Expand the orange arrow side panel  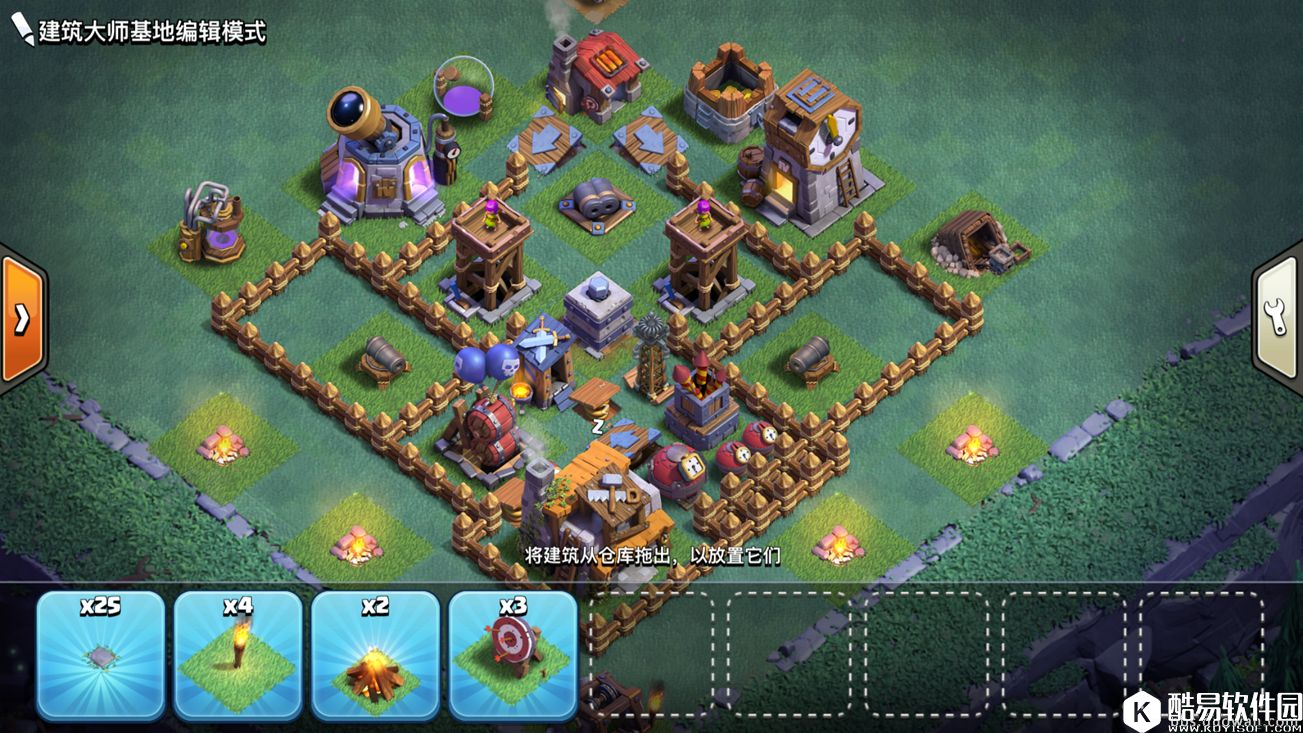22,319
